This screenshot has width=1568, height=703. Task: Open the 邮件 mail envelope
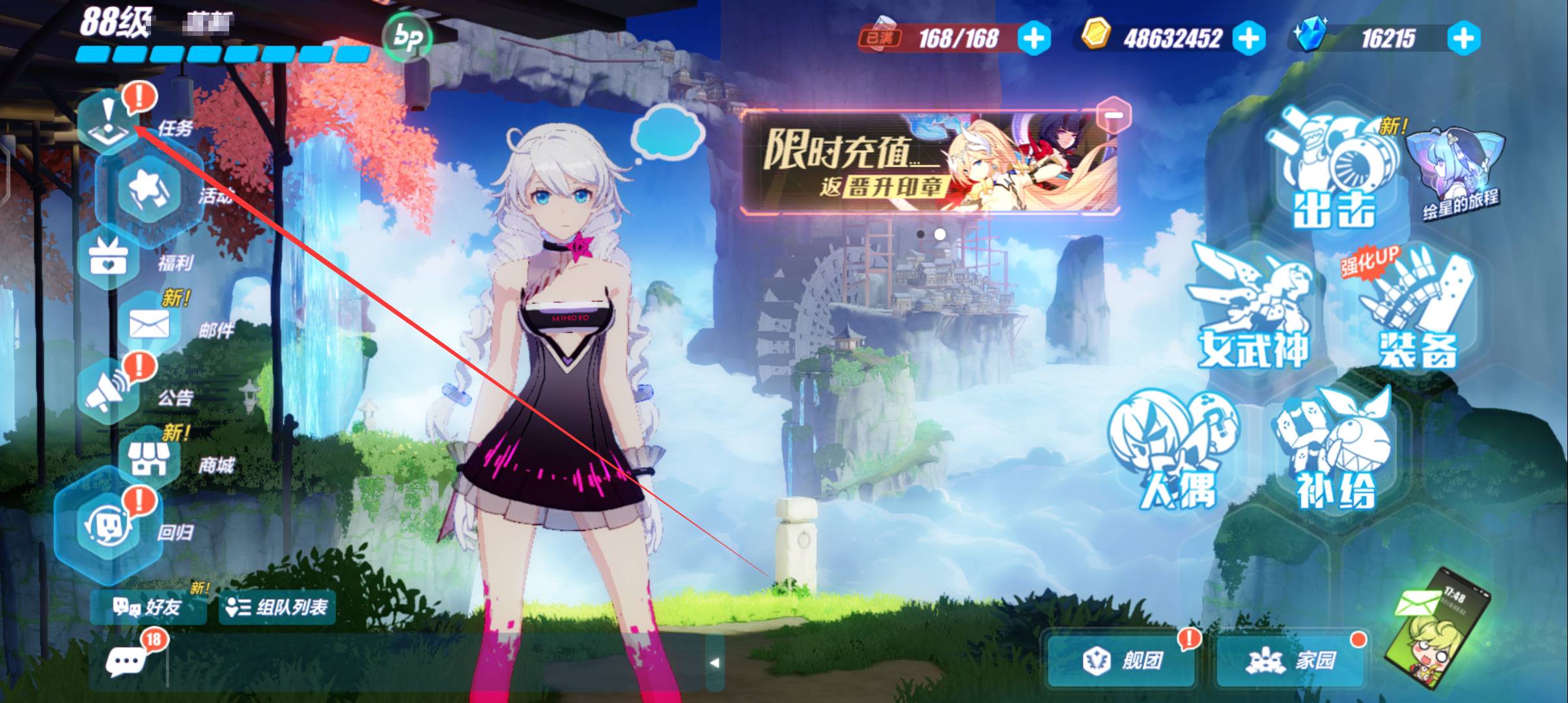149,325
